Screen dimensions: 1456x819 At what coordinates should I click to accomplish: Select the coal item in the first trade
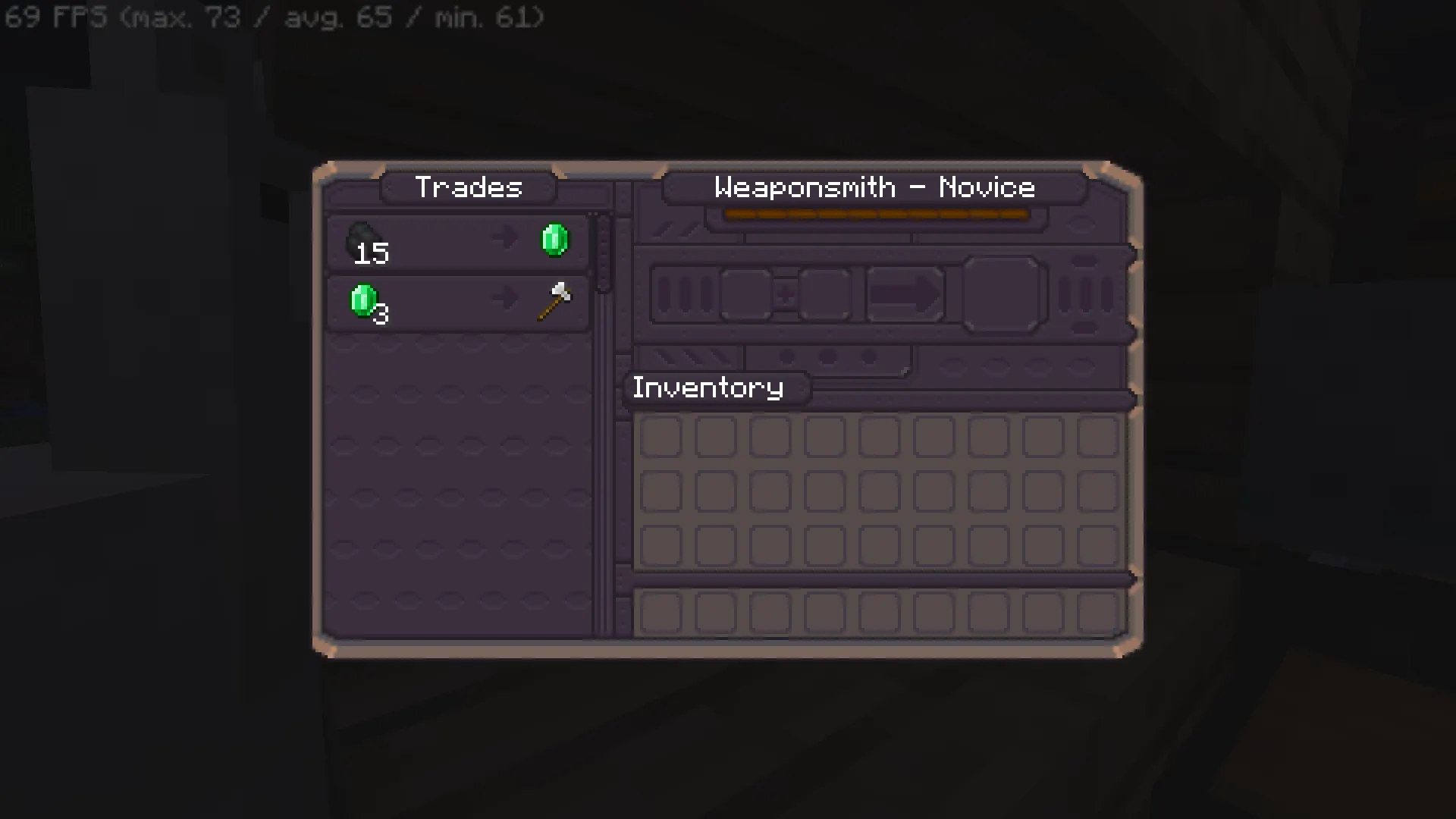[x=362, y=239]
